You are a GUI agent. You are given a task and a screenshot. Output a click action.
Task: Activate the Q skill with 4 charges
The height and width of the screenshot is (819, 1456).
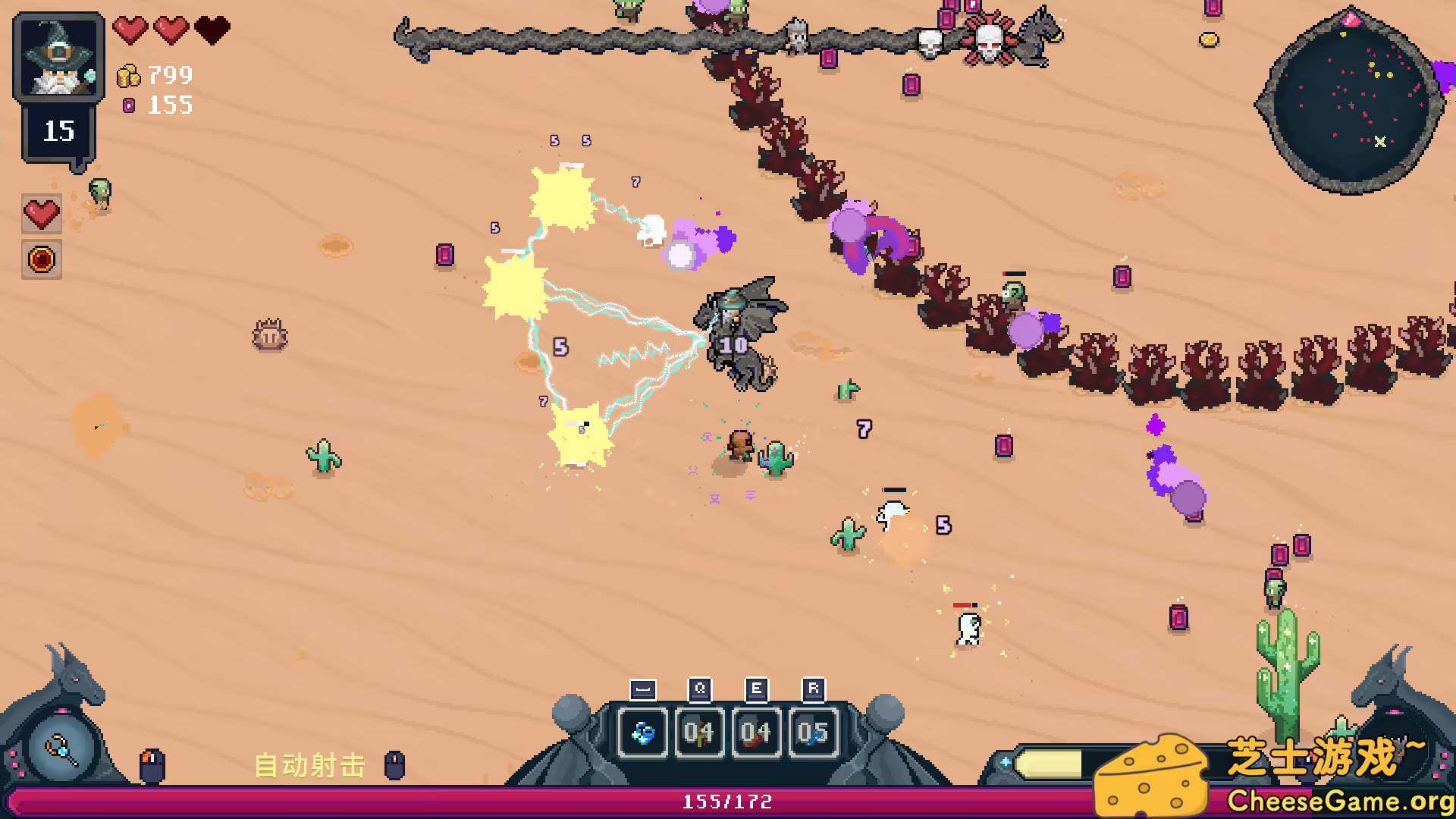[x=699, y=733]
